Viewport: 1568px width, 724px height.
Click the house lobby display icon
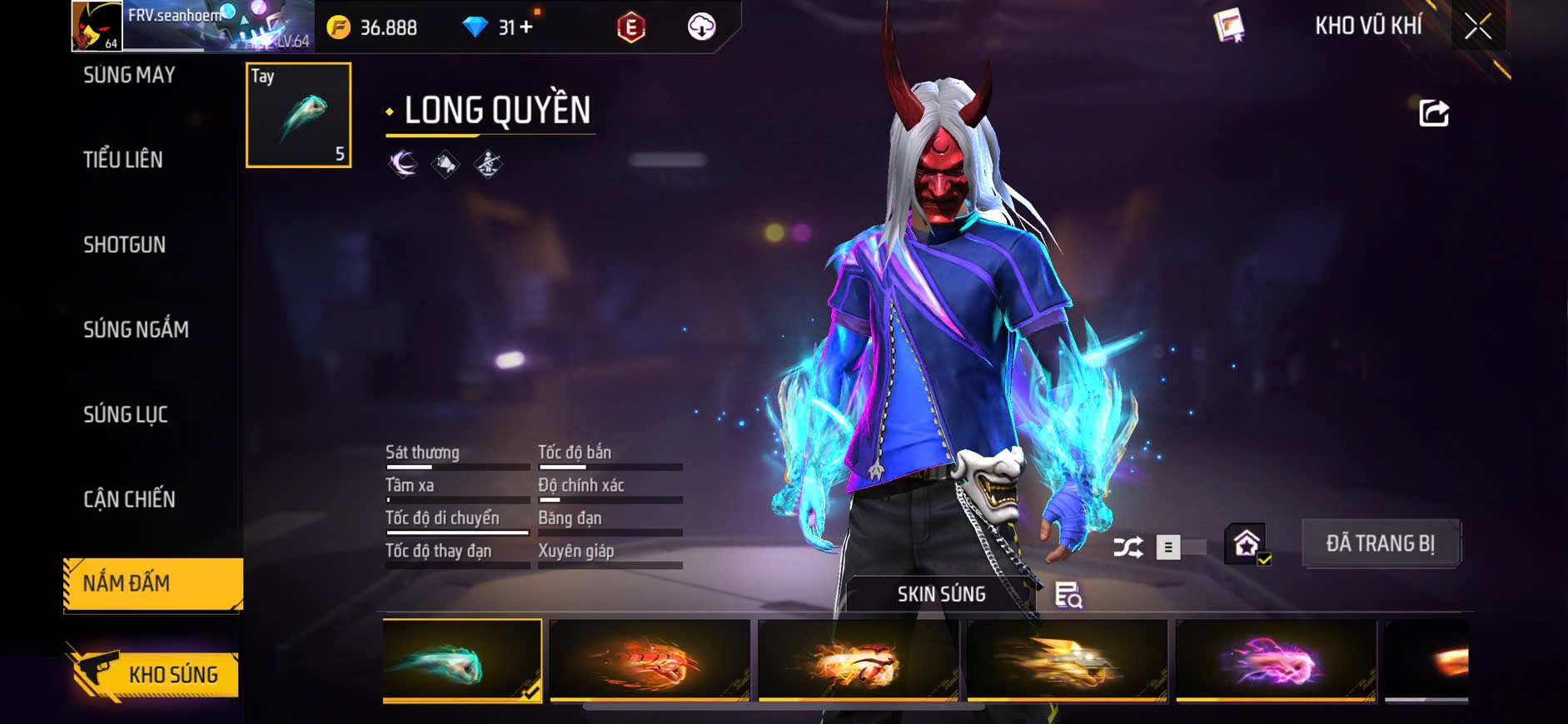click(x=1246, y=544)
